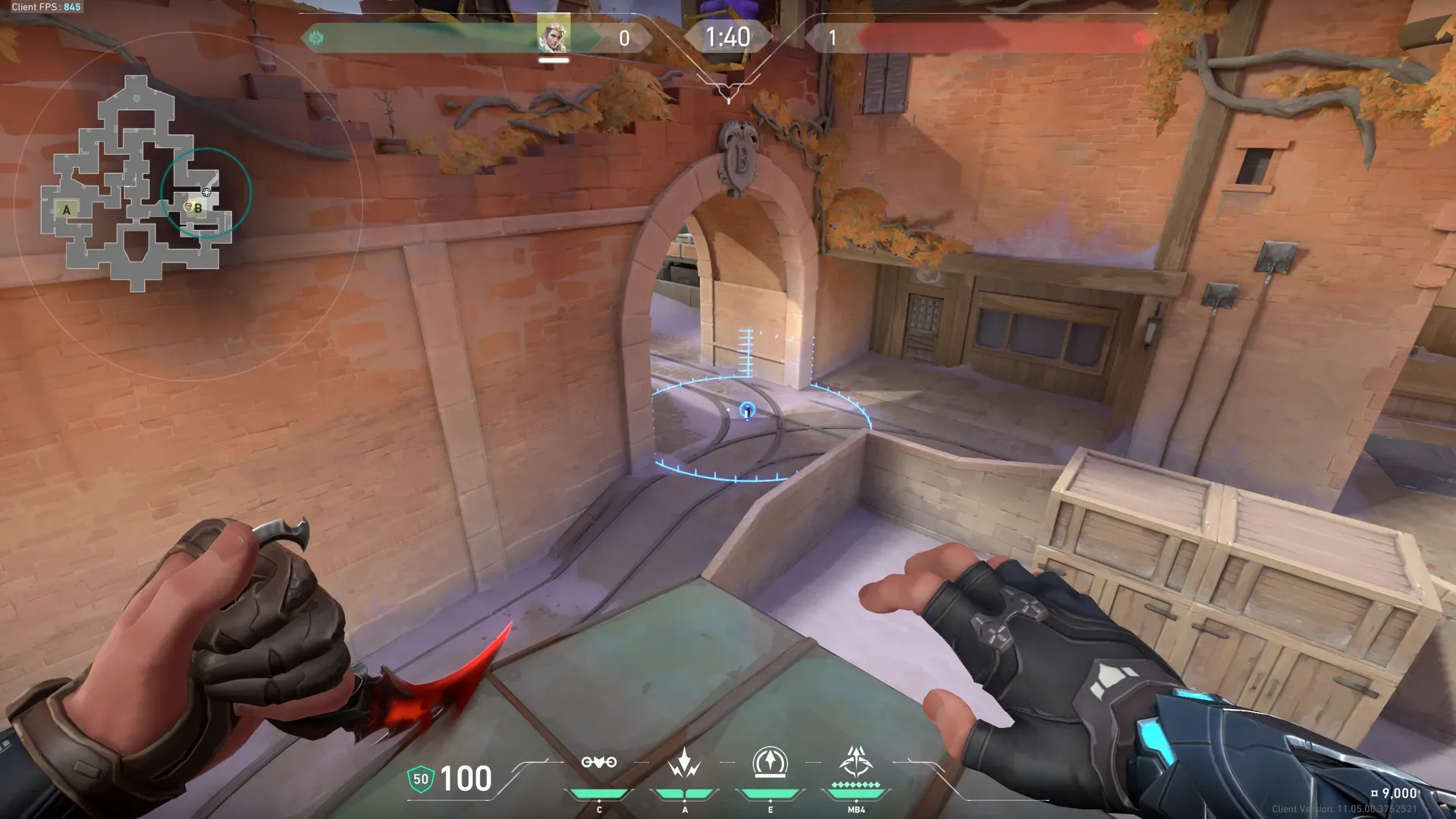Screen dimensions: 1456x819
Task: Click the A site marker on minimap
Action: pos(67,210)
